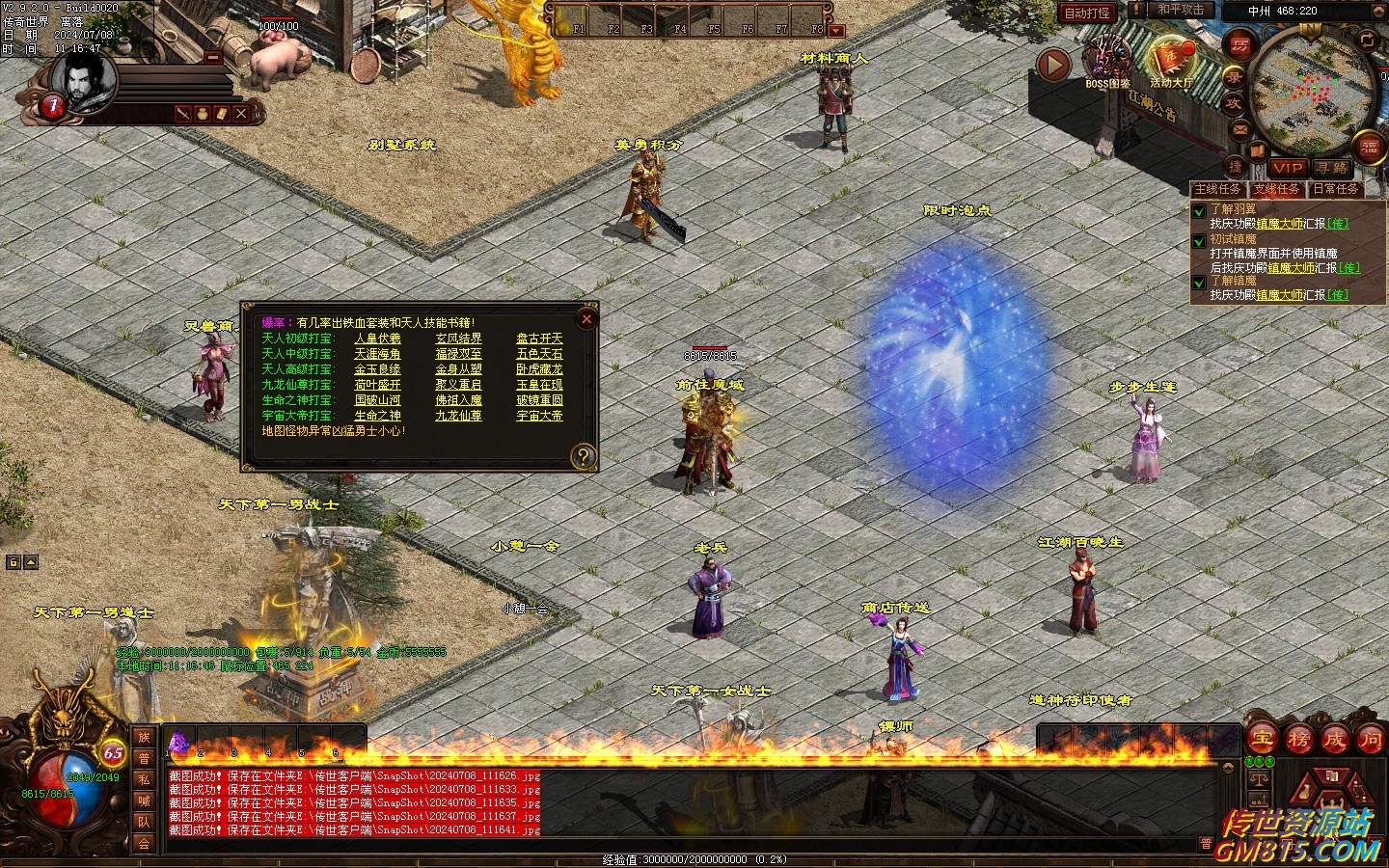Open the 宝 menu button
This screenshot has height=868, width=1389.
pyautogui.click(x=1263, y=740)
